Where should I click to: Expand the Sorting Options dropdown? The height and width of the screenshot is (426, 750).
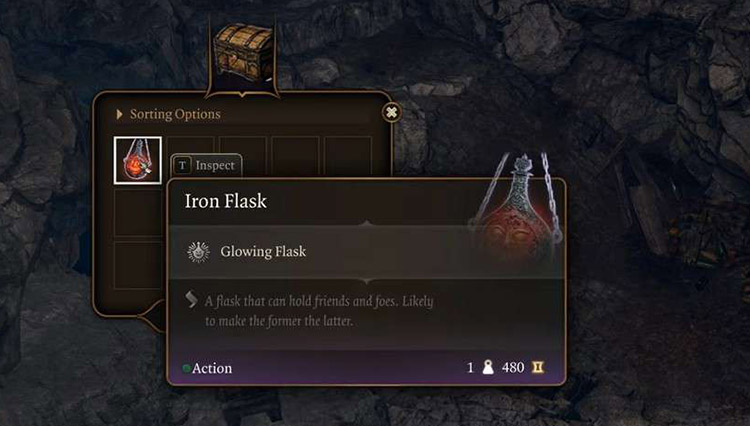coord(168,114)
